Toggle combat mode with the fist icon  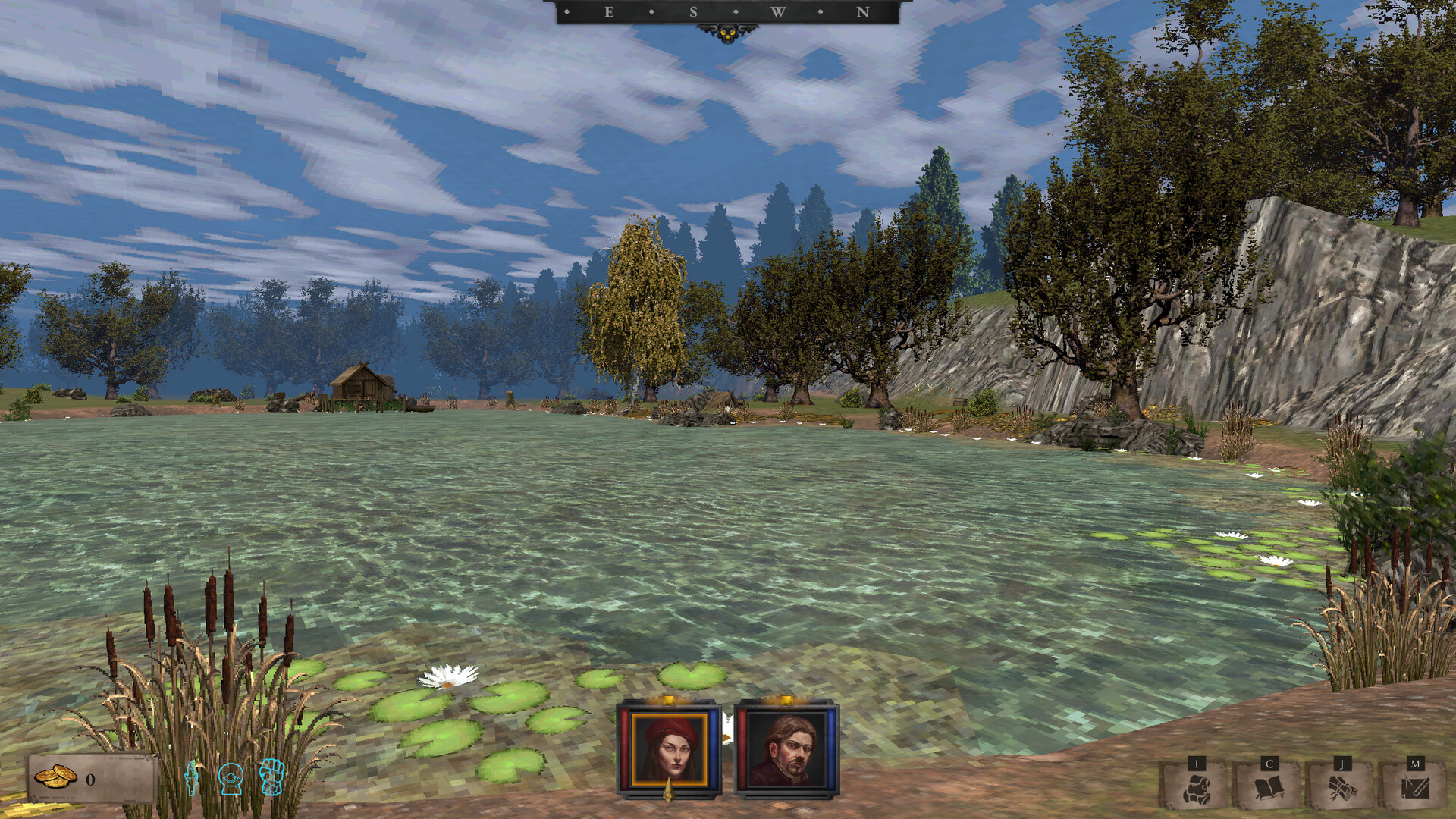[x=272, y=777]
